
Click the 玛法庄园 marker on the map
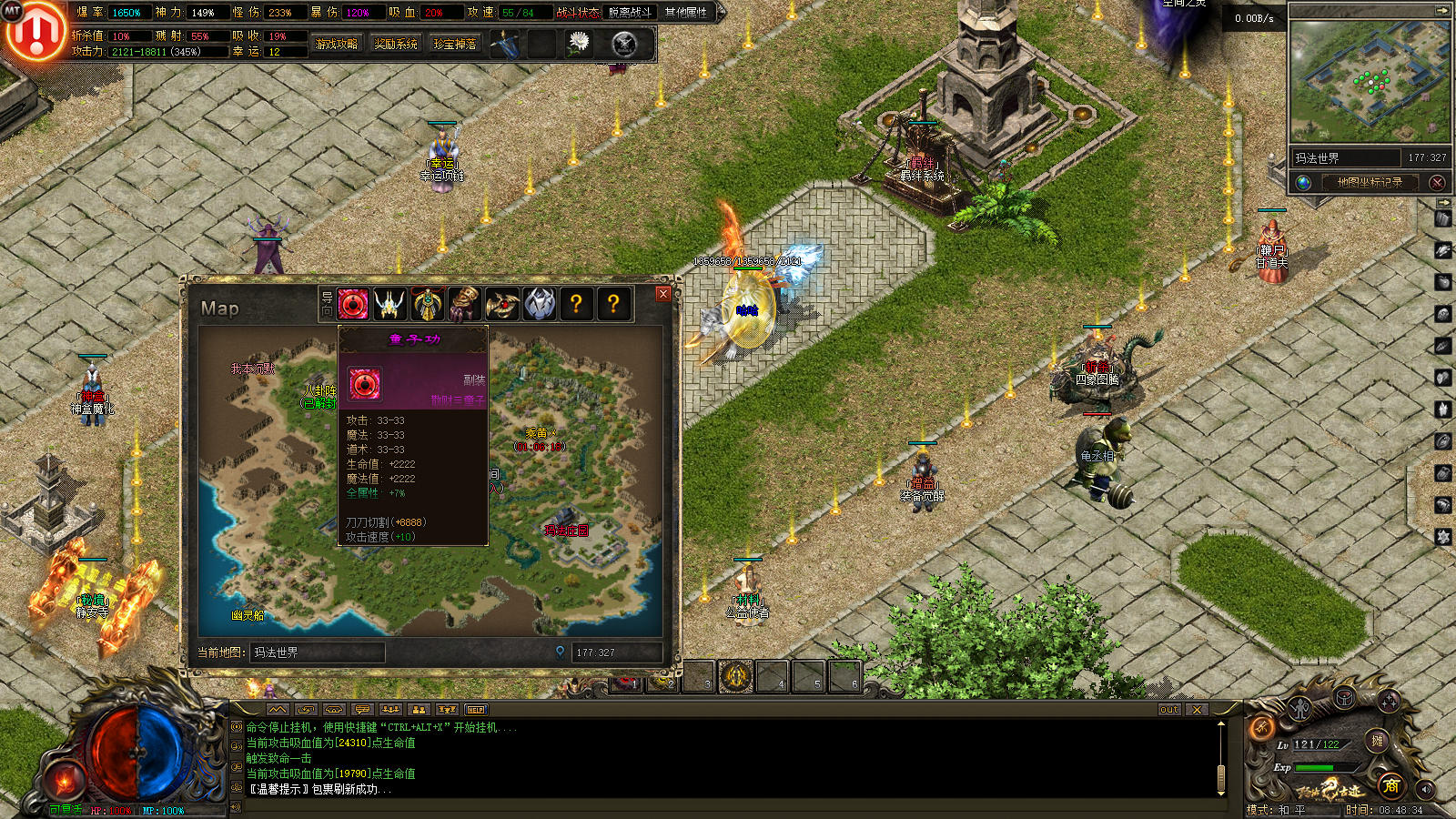click(x=566, y=531)
